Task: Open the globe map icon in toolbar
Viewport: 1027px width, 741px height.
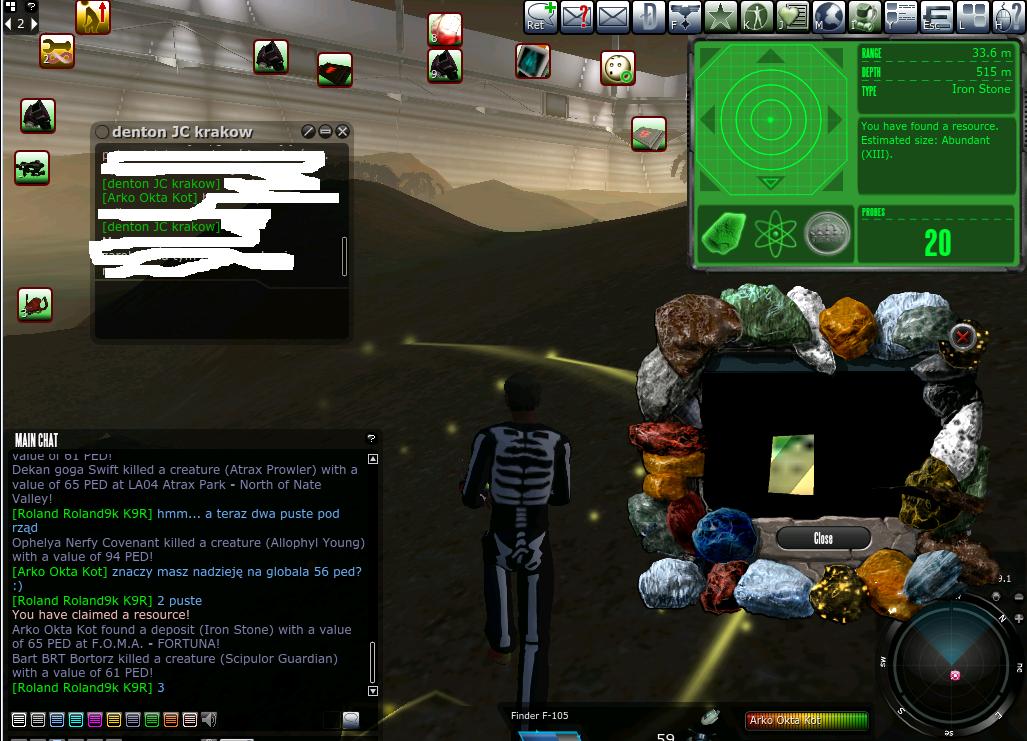Action: click(x=829, y=16)
